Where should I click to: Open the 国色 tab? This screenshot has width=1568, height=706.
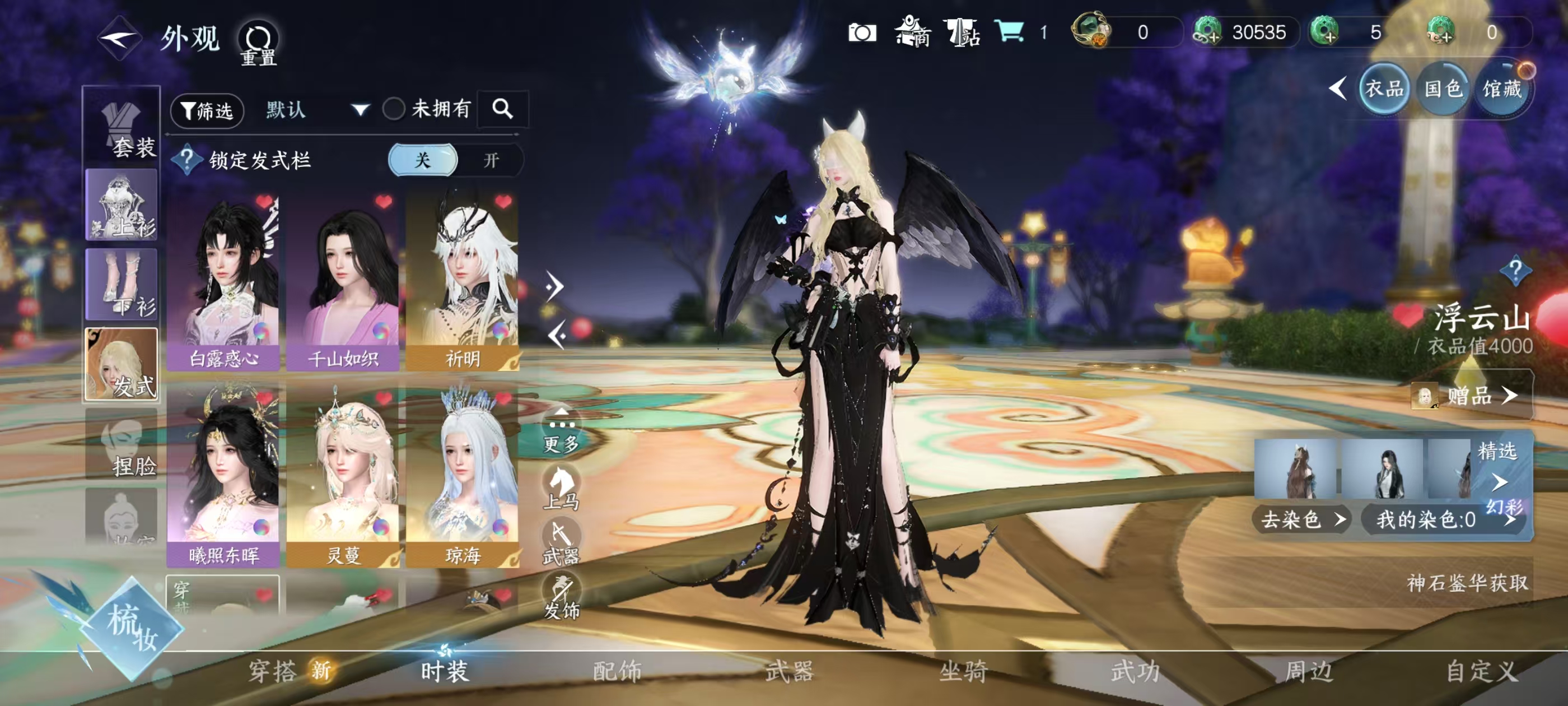[1443, 90]
